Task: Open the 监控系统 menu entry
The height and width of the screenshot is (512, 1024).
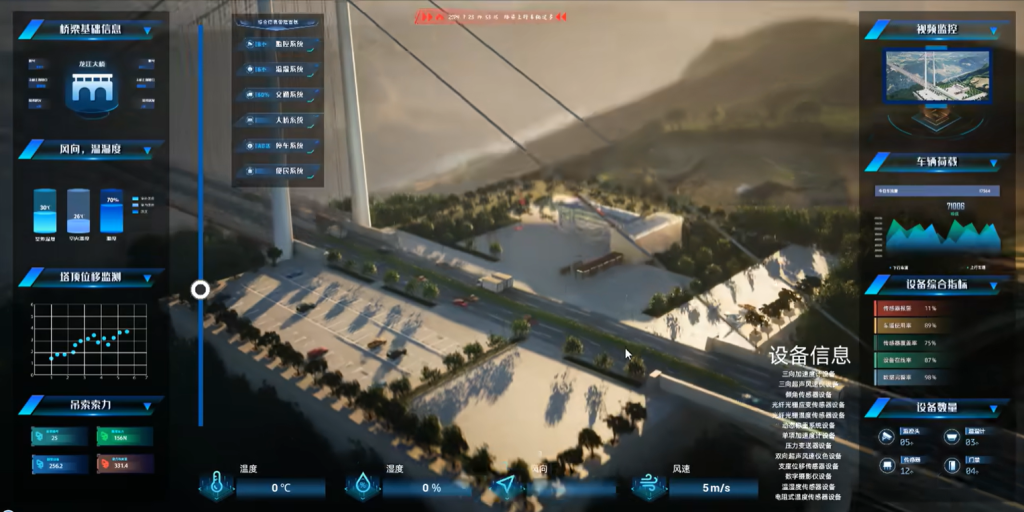Action: pyautogui.click(x=279, y=45)
